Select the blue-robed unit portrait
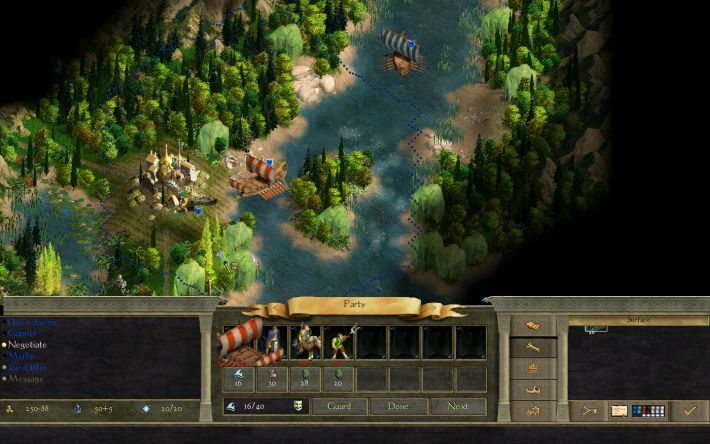 point(275,342)
